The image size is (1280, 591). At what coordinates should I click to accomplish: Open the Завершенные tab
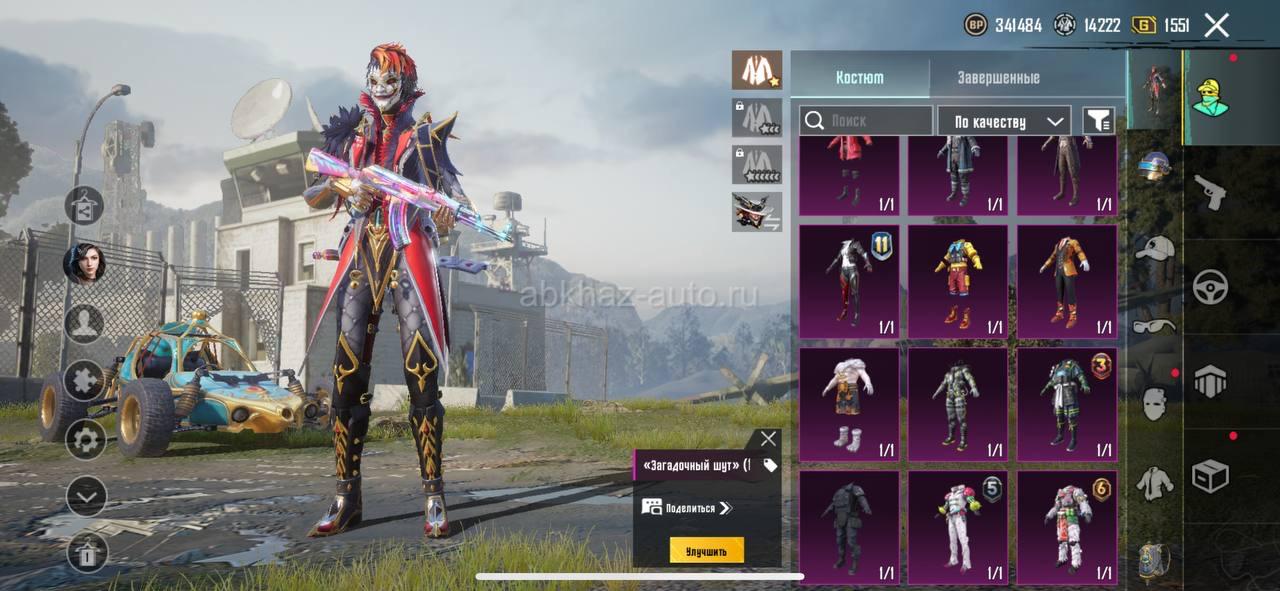click(x=998, y=77)
